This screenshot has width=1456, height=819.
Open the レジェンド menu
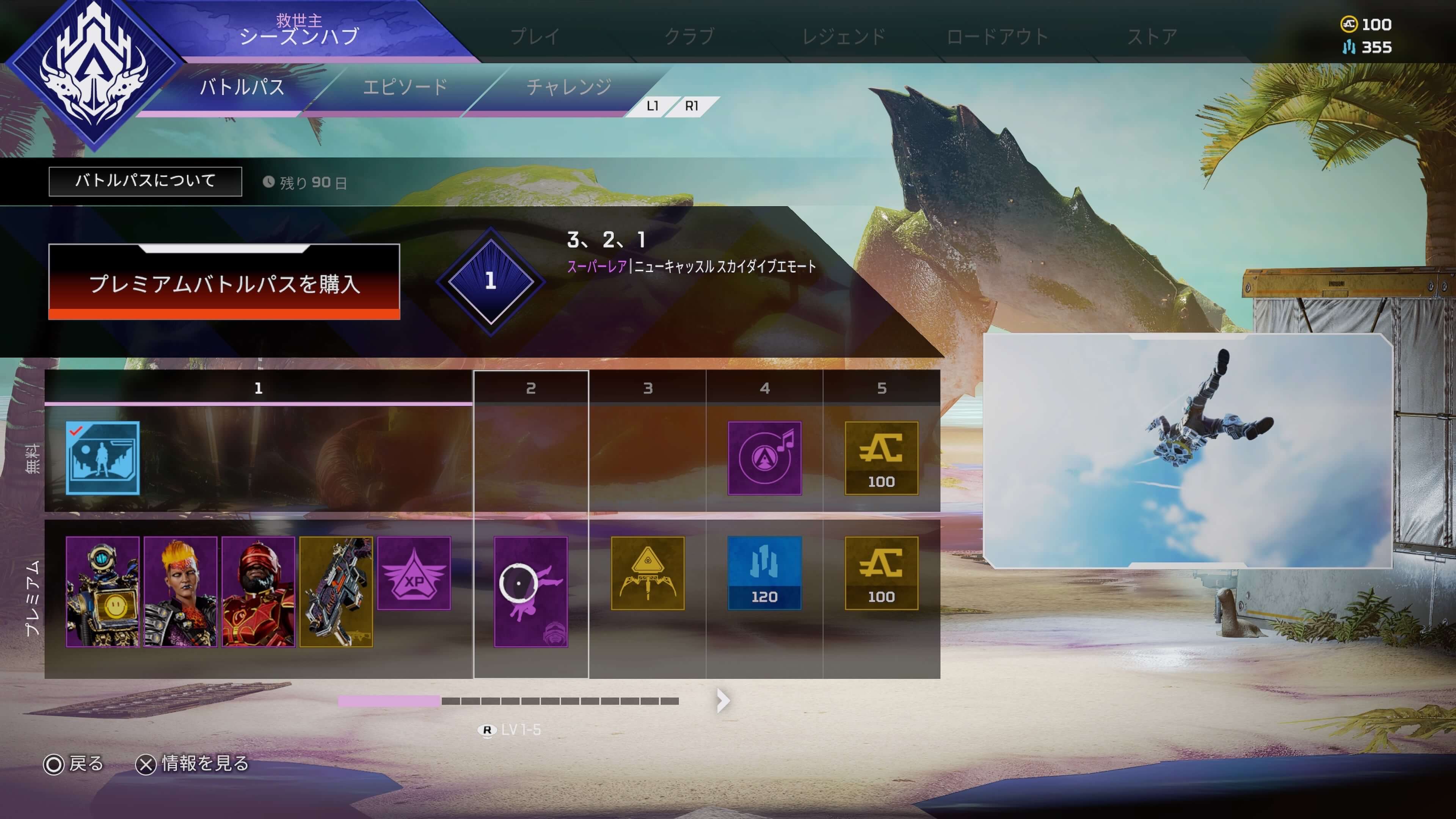point(843,37)
